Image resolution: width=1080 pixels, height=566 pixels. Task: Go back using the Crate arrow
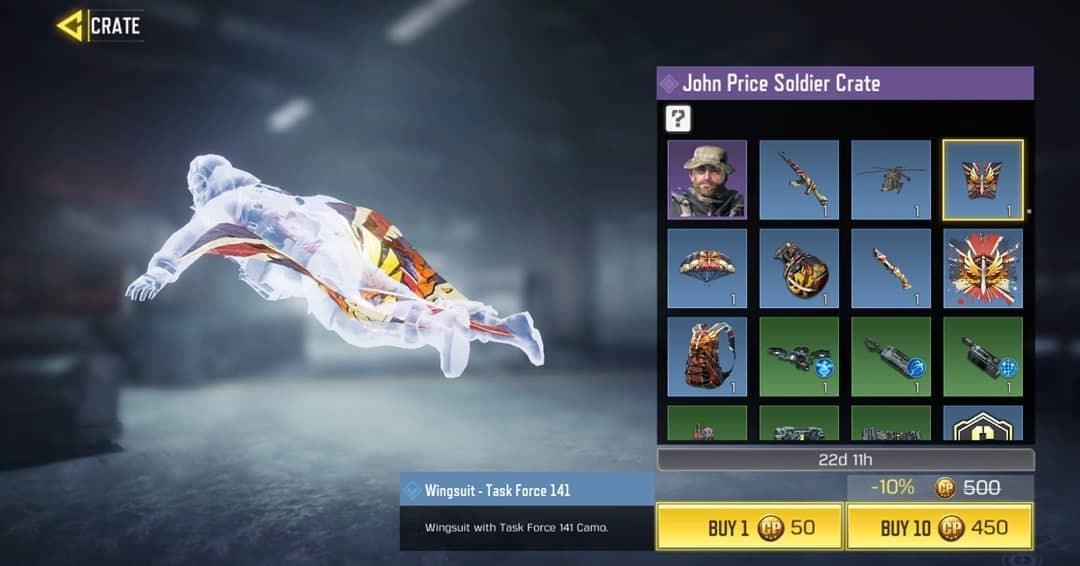click(71, 26)
